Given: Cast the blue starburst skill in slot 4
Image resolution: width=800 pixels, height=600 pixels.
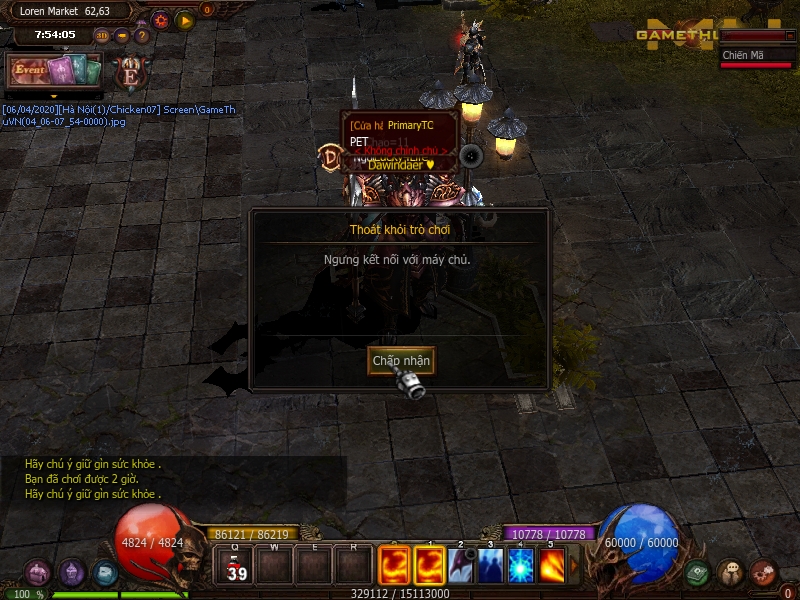Looking at the screenshot, I should click(x=521, y=566).
